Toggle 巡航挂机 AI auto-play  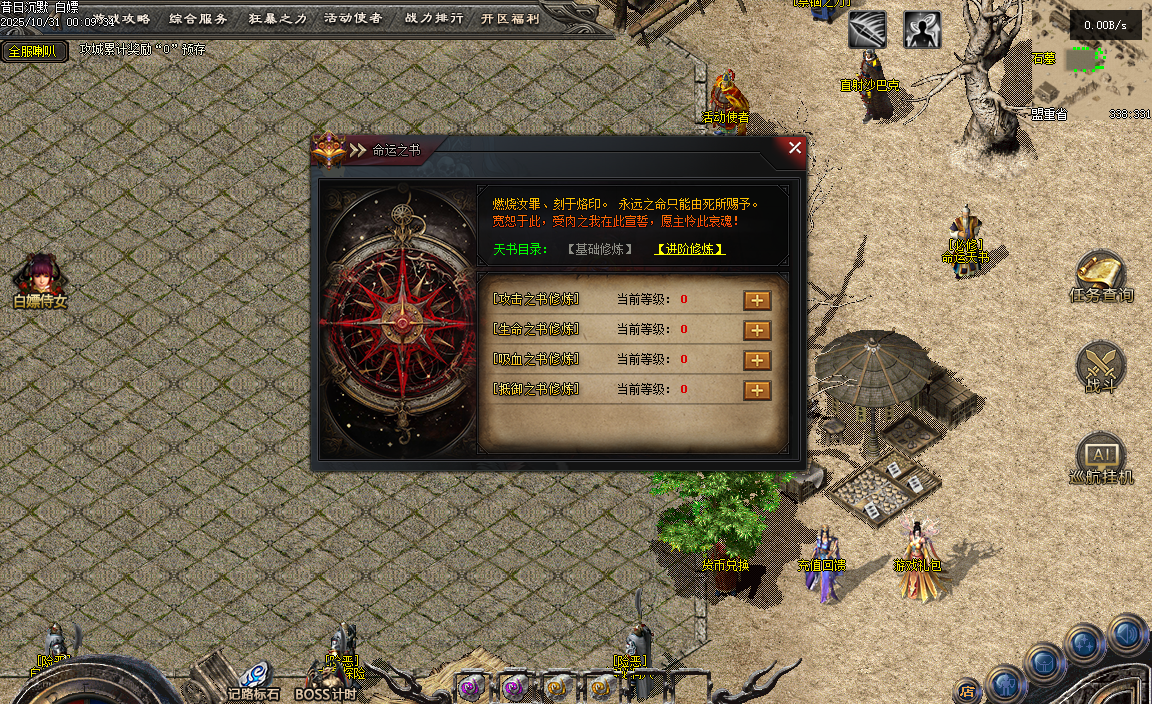coord(1101,459)
